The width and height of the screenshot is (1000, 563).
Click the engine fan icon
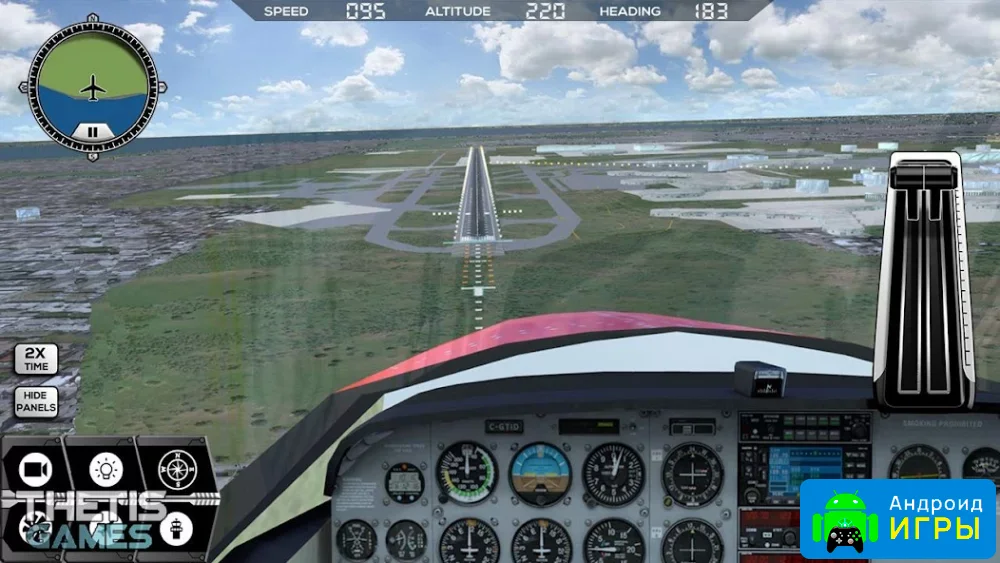pos(36,525)
